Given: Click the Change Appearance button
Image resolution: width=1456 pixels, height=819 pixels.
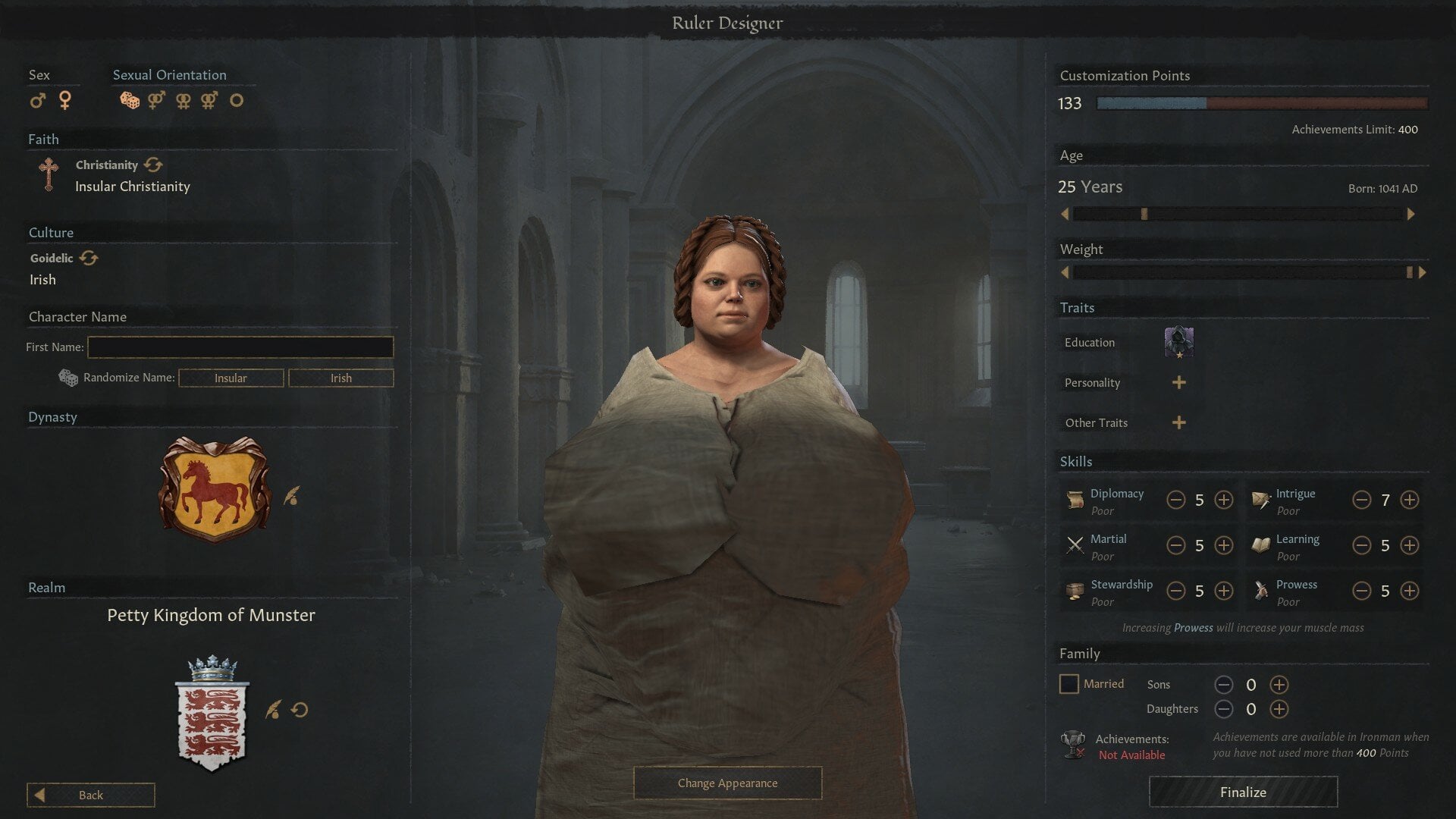Looking at the screenshot, I should click(727, 783).
